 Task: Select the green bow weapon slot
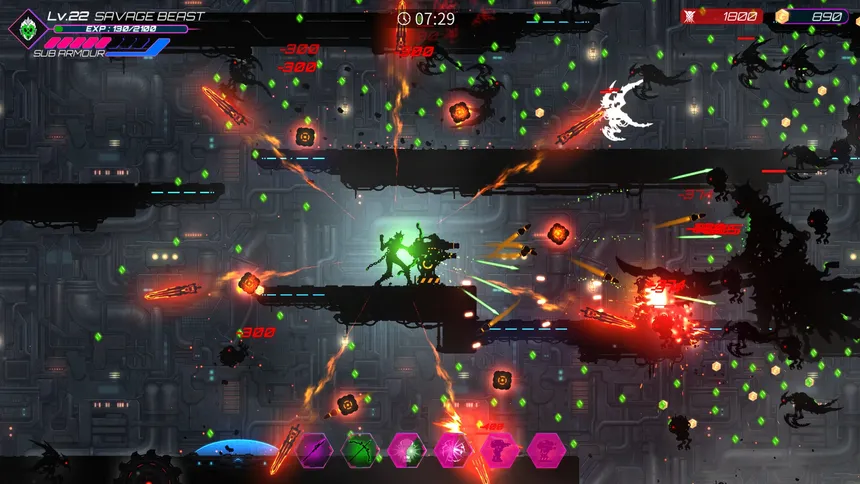(360, 450)
